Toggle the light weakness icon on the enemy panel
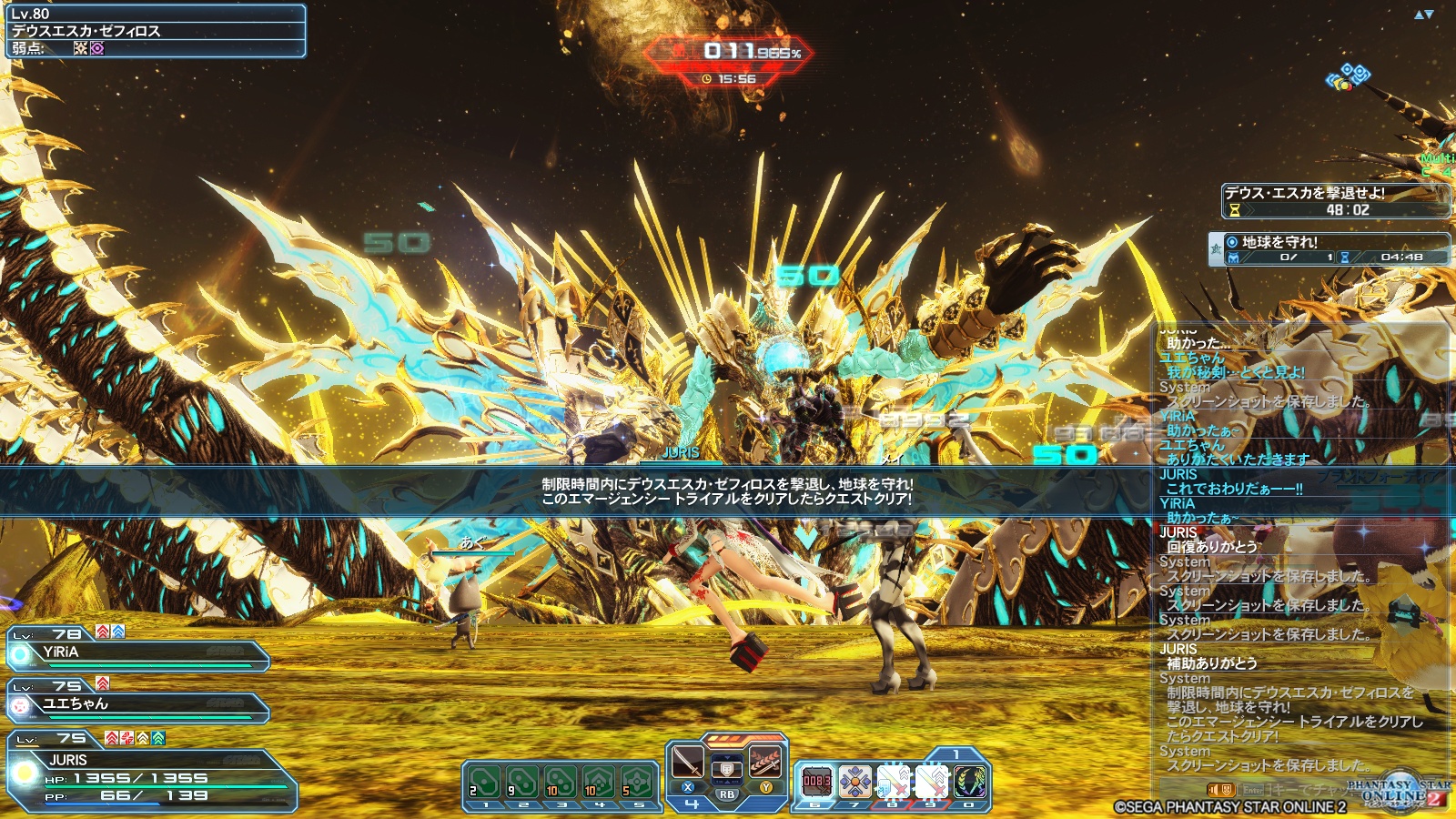 point(81,46)
